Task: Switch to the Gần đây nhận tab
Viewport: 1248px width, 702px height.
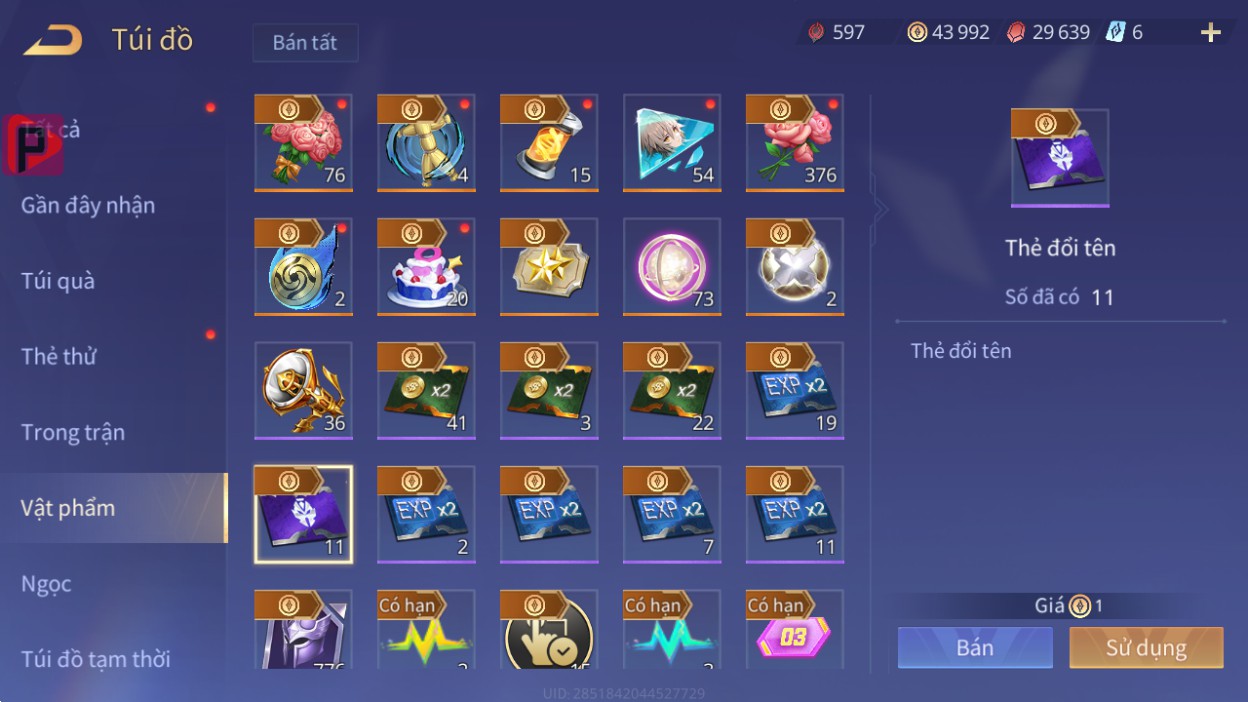Action: tap(88, 205)
